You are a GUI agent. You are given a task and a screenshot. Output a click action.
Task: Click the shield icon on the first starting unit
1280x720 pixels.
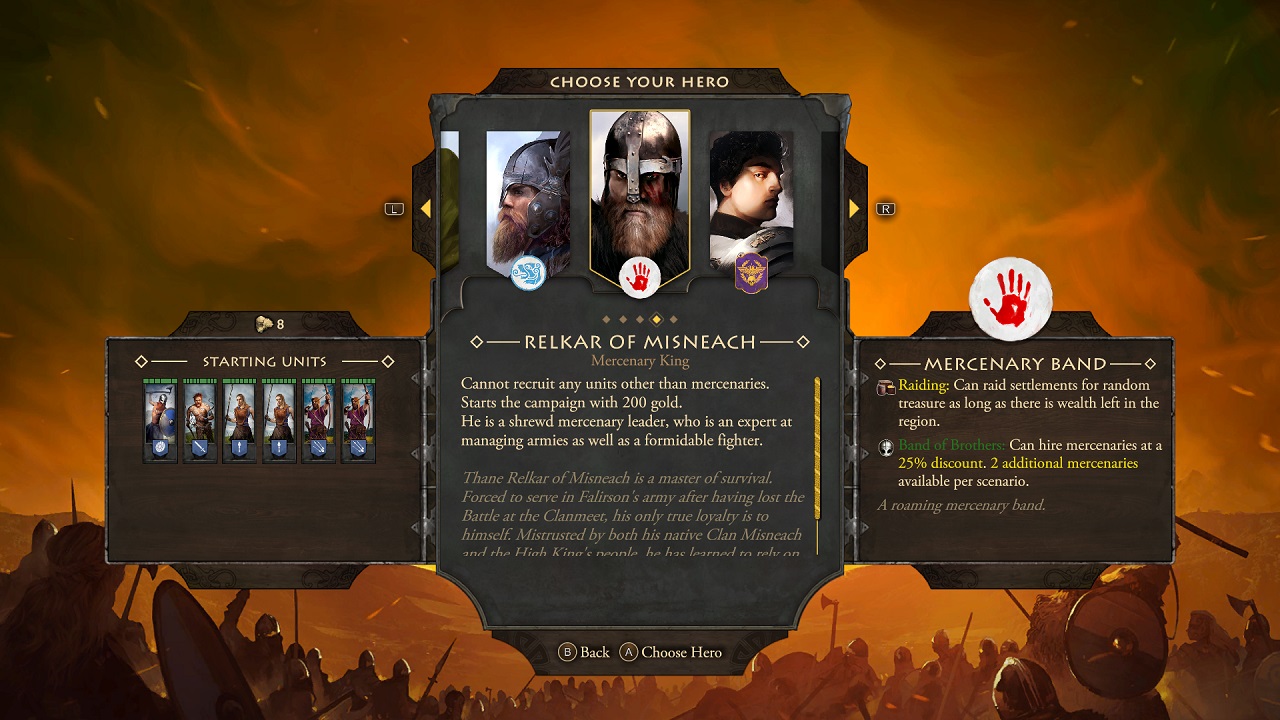pyautogui.click(x=161, y=447)
